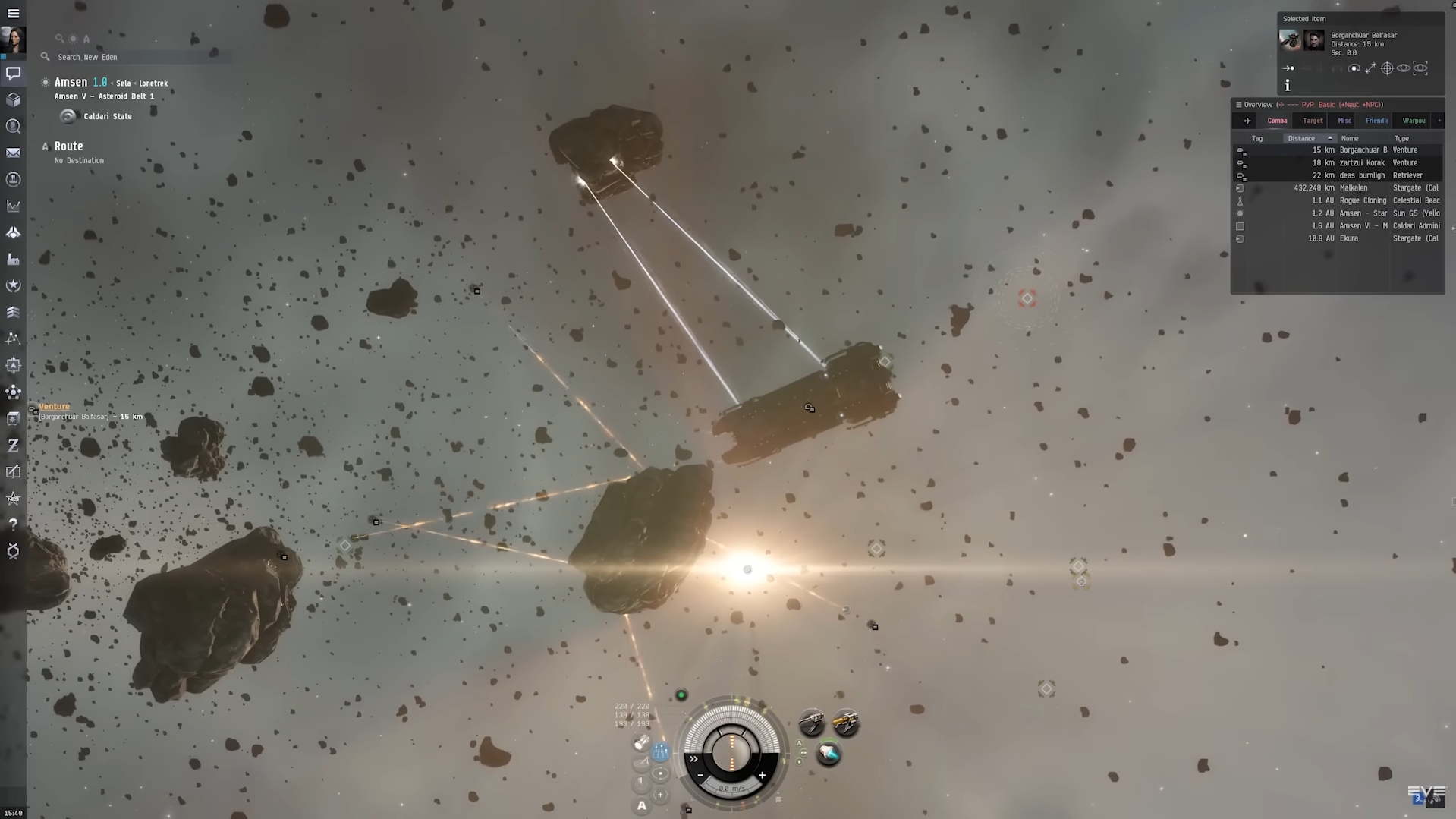The height and width of the screenshot is (819, 1456).
Task: Toggle the autopilot A button
Action: pyautogui.click(x=641, y=807)
